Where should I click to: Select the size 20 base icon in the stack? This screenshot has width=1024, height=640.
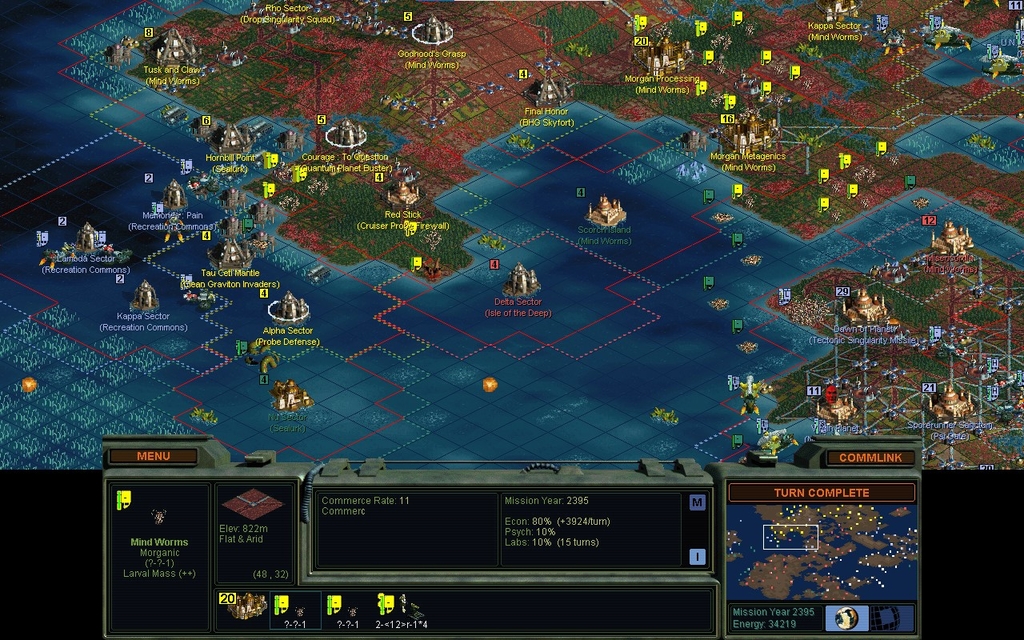(x=243, y=605)
